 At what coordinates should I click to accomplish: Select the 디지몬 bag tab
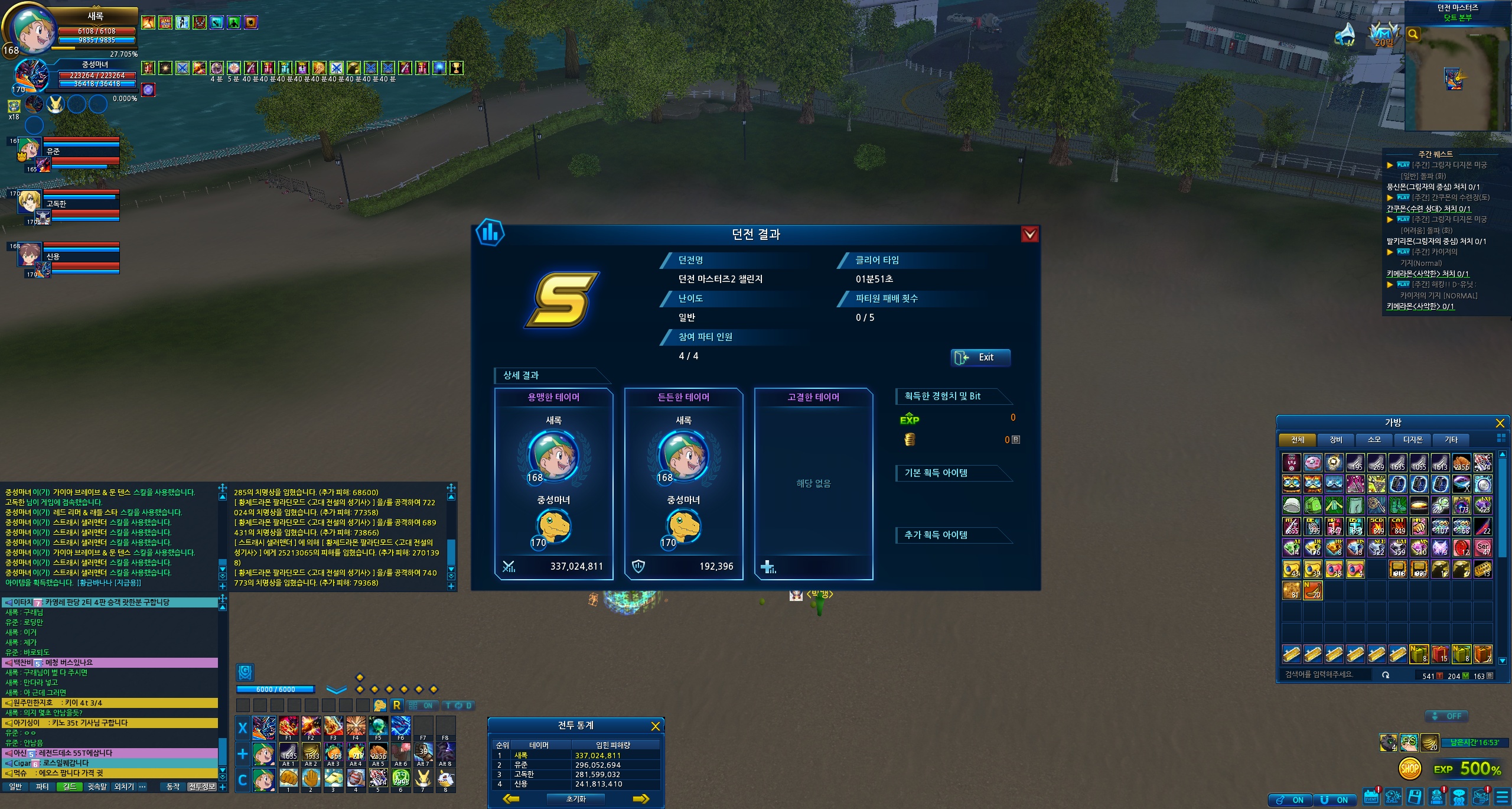click(1412, 440)
